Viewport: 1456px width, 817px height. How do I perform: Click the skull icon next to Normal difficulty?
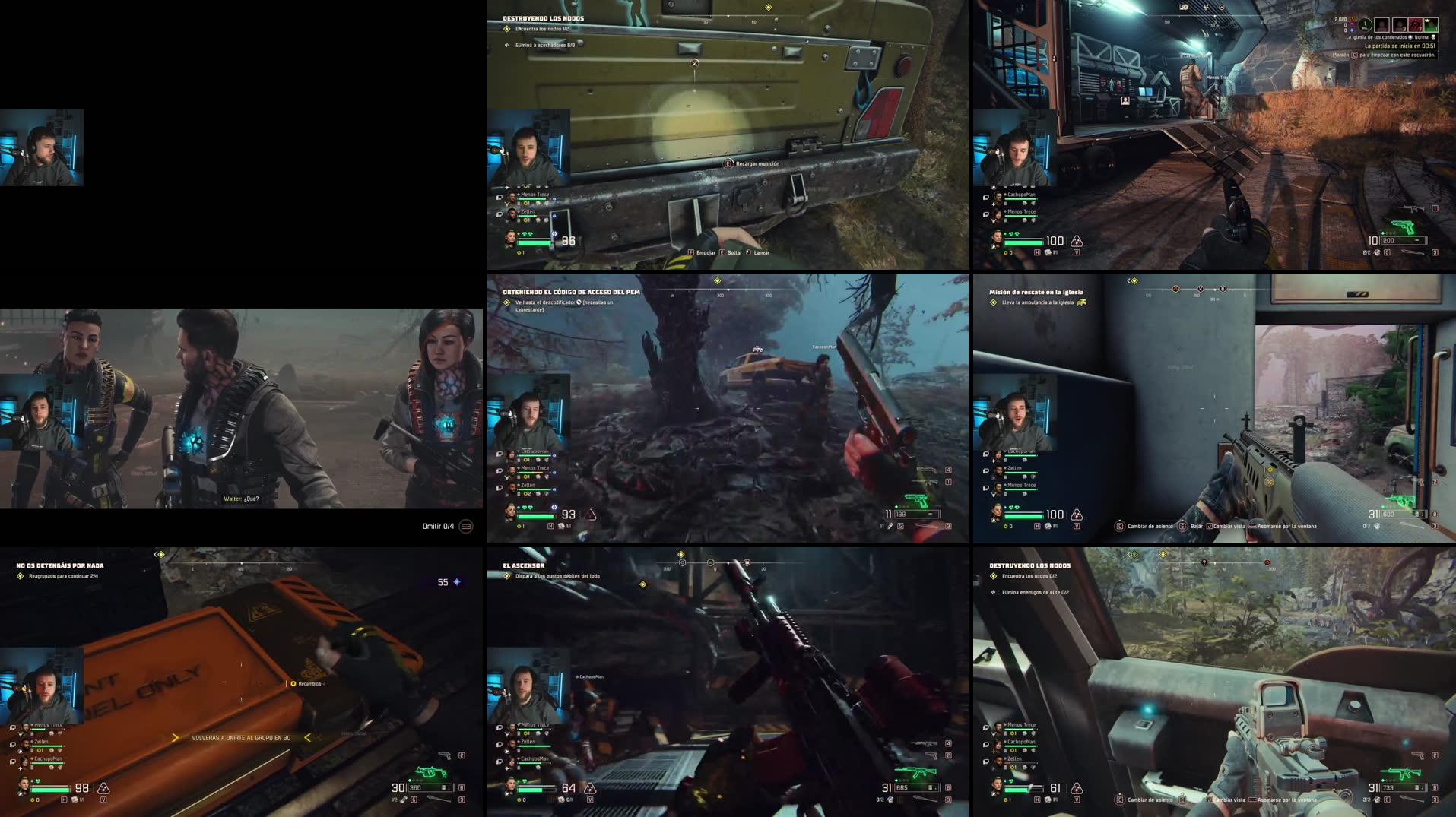tap(1434, 37)
